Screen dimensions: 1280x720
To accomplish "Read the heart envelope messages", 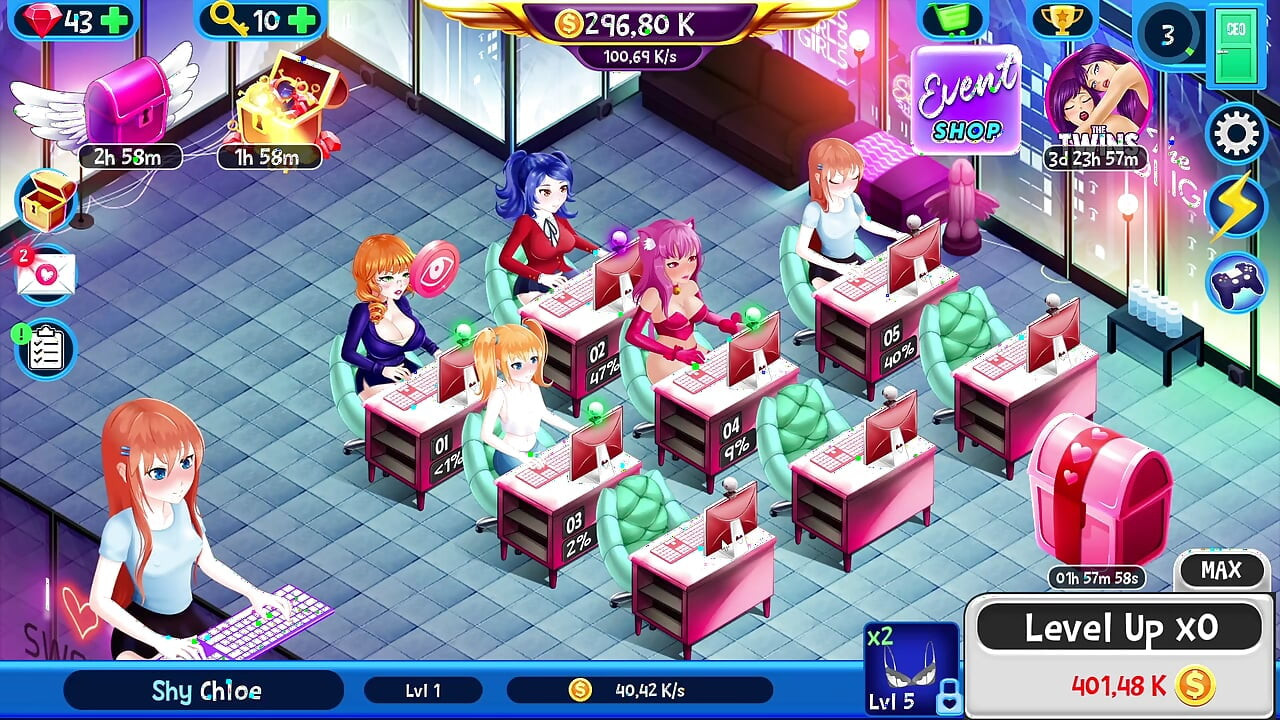I will coord(46,274).
